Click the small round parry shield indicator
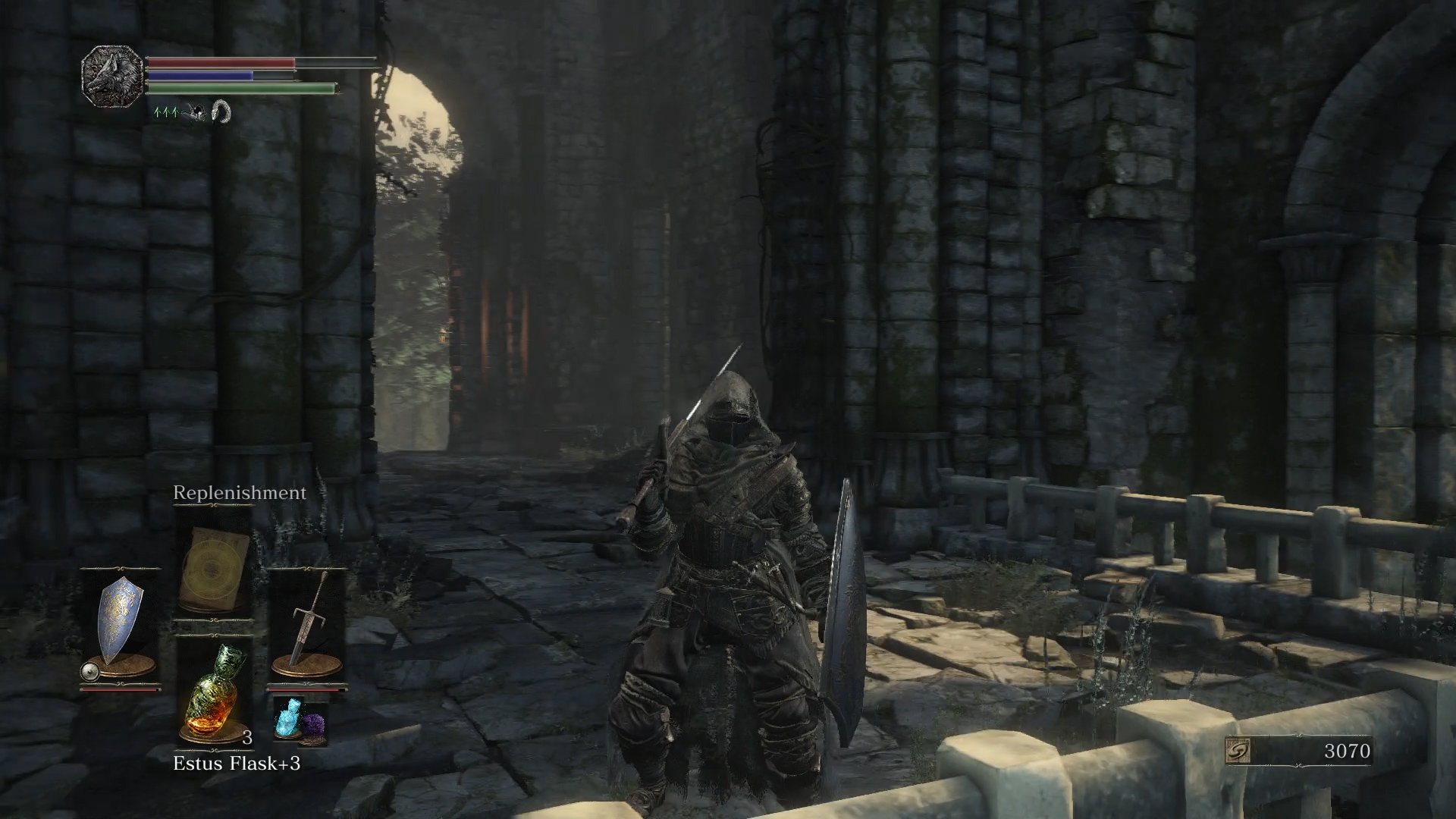Screen dimensions: 1456x819 tap(89, 671)
